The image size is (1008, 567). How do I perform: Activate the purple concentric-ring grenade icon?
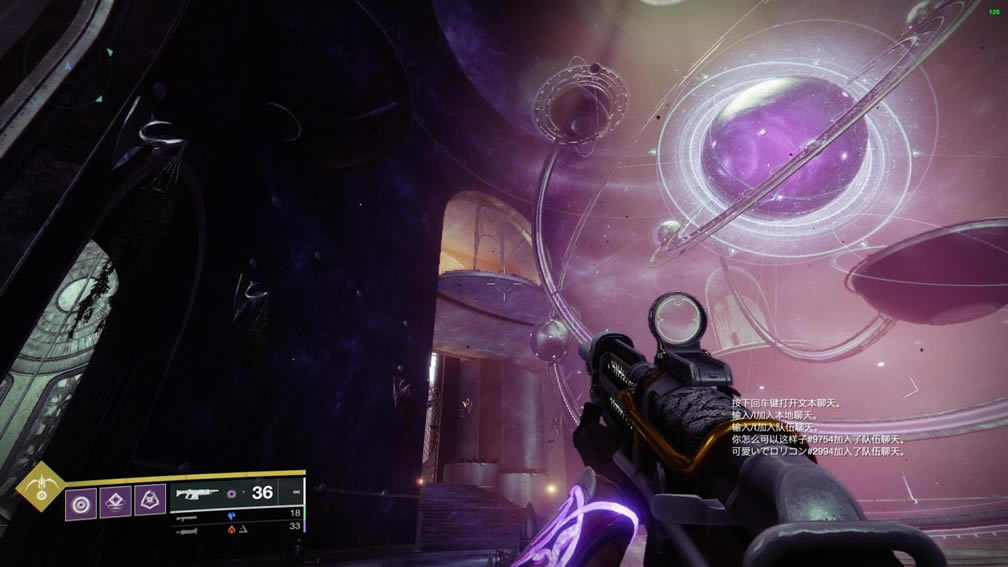81,501
